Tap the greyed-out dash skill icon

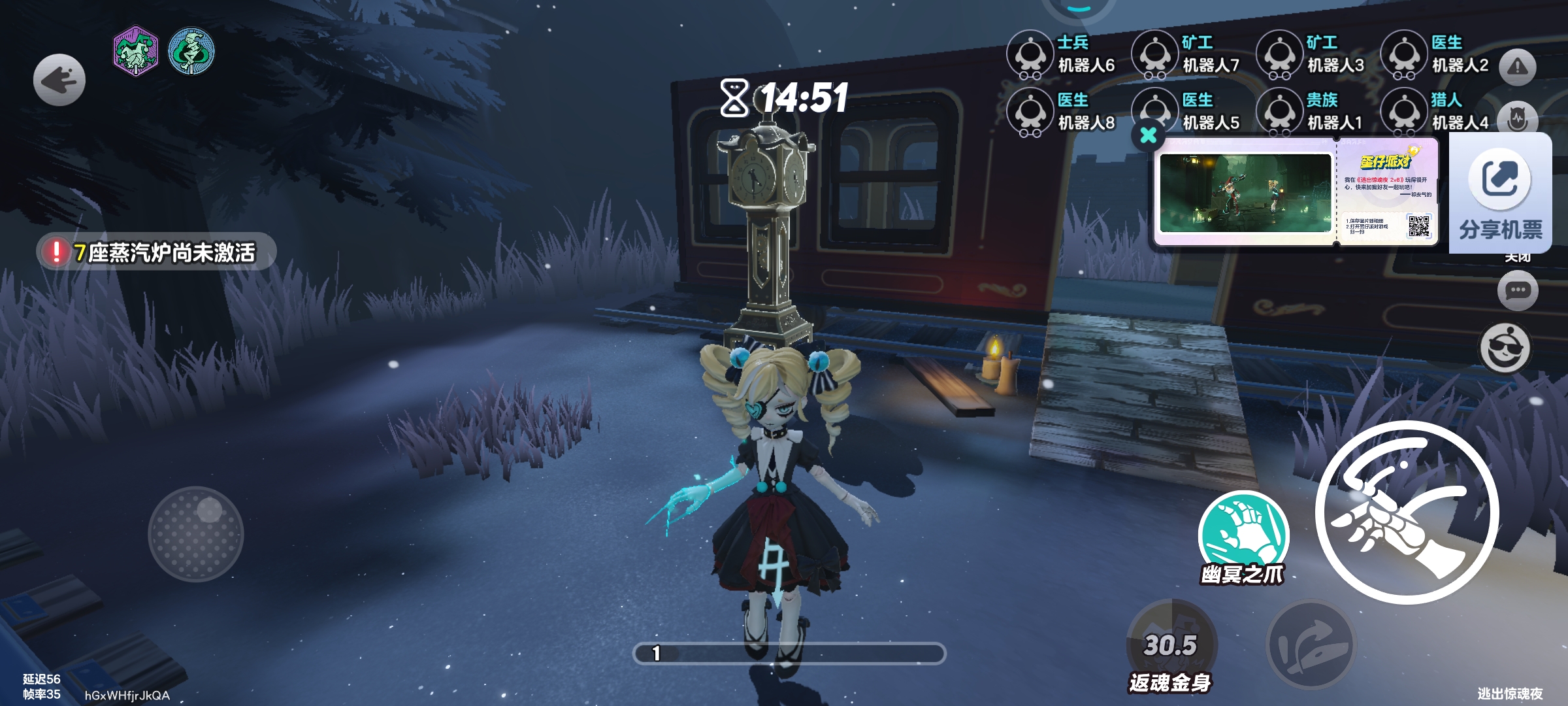coord(1310,644)
